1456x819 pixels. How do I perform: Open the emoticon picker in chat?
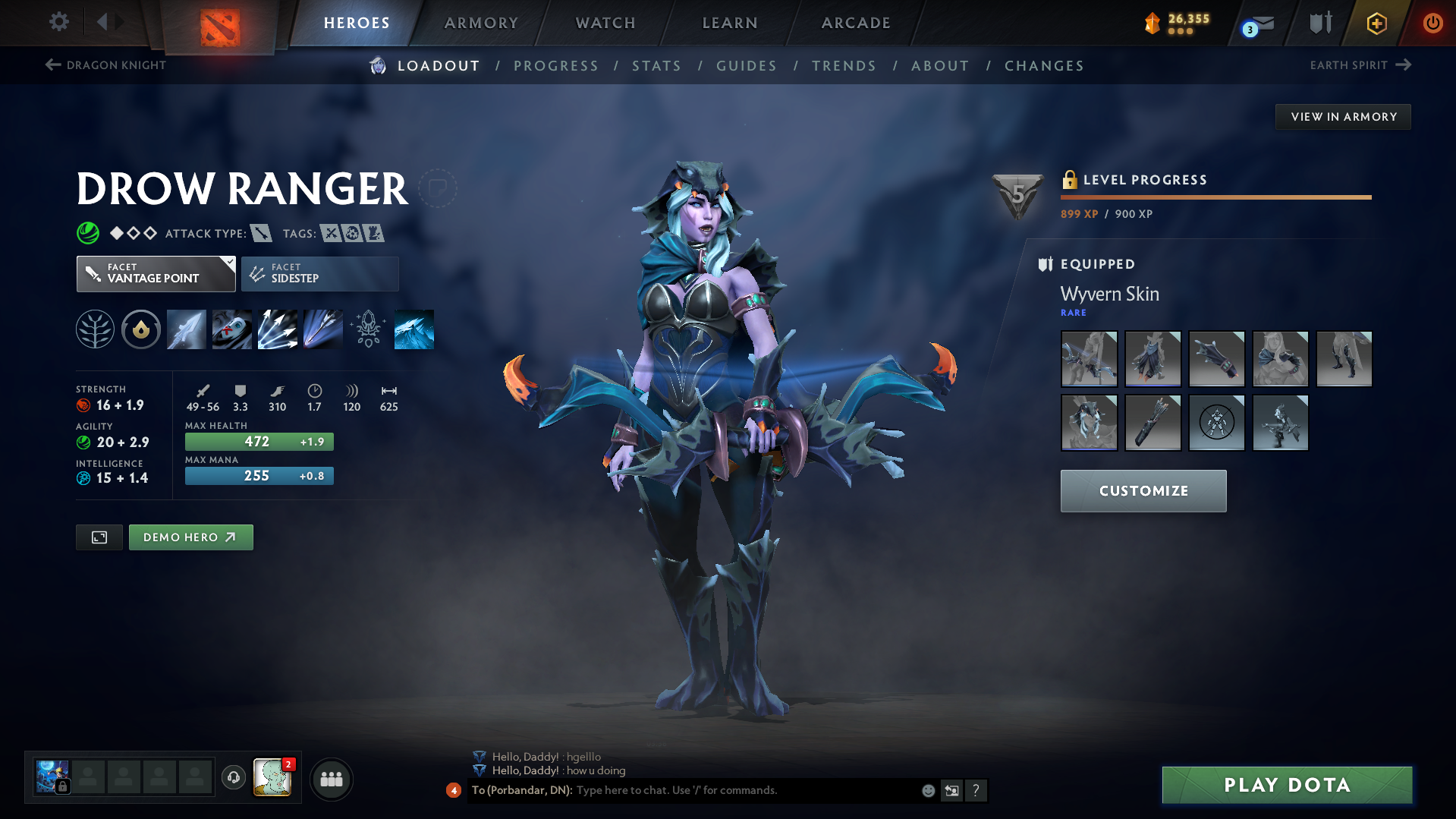(928, 790)
